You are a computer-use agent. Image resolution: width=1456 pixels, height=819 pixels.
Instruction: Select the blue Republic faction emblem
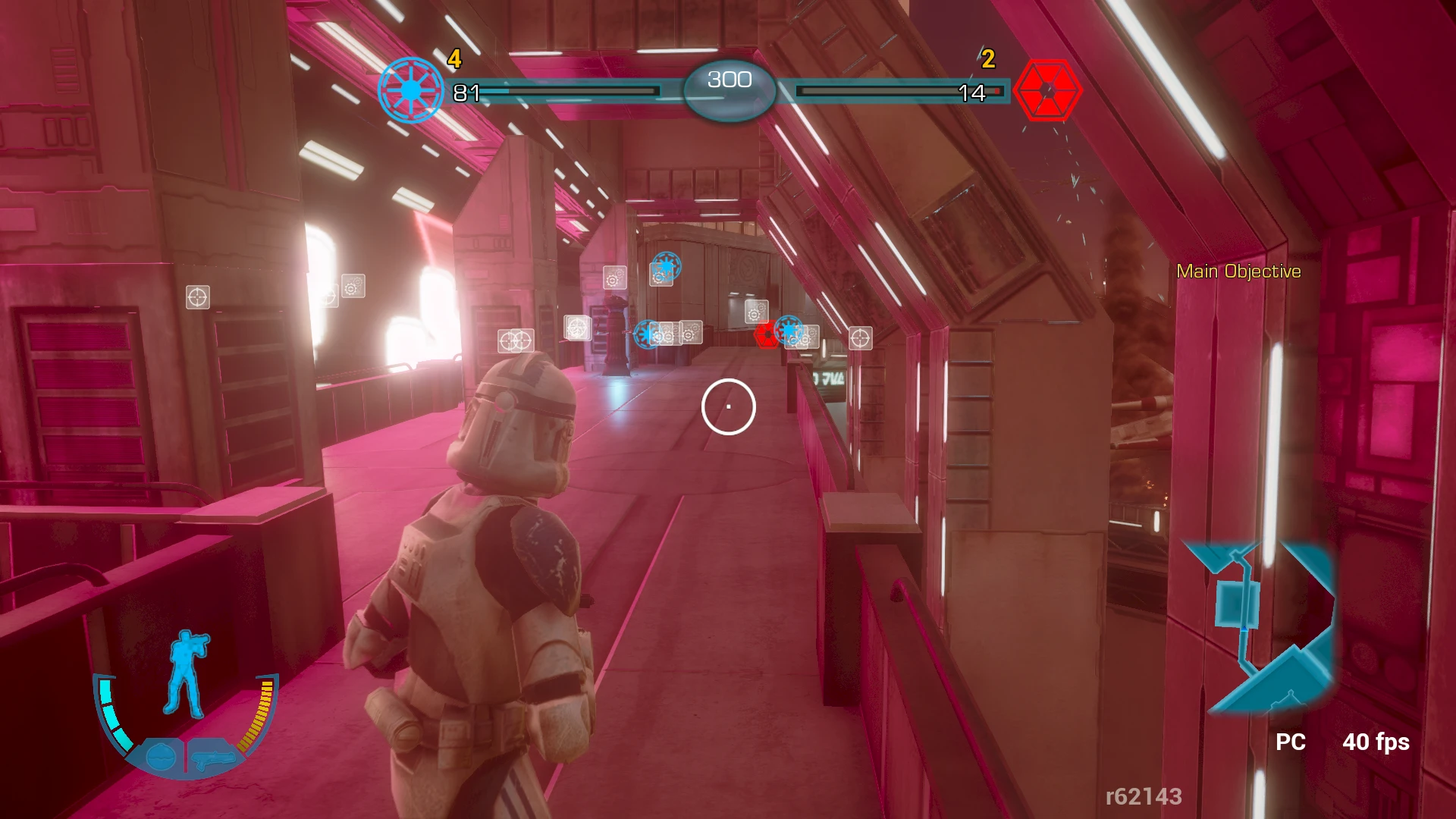point(410,88)
